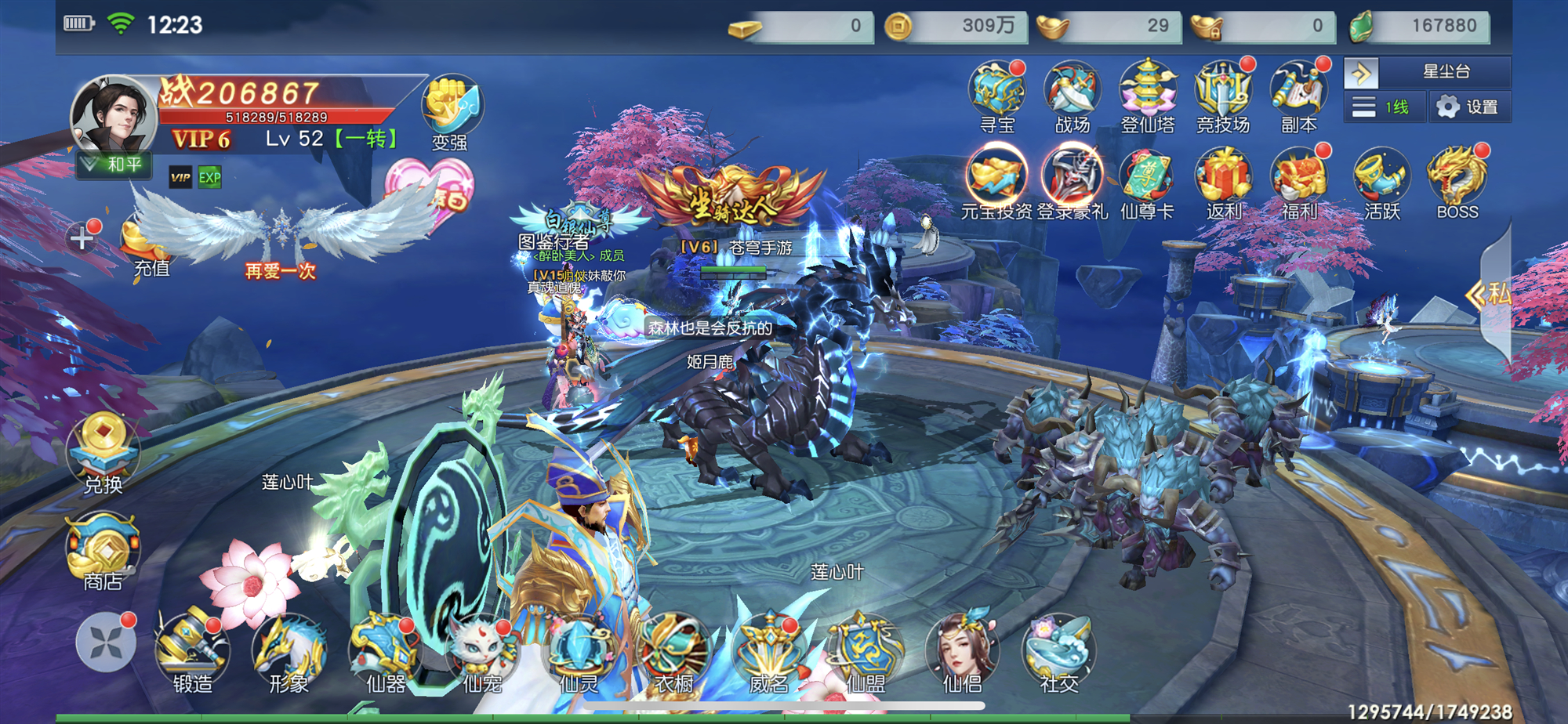
Task: Enter the 战场 battlefield
Action: 1072,94
